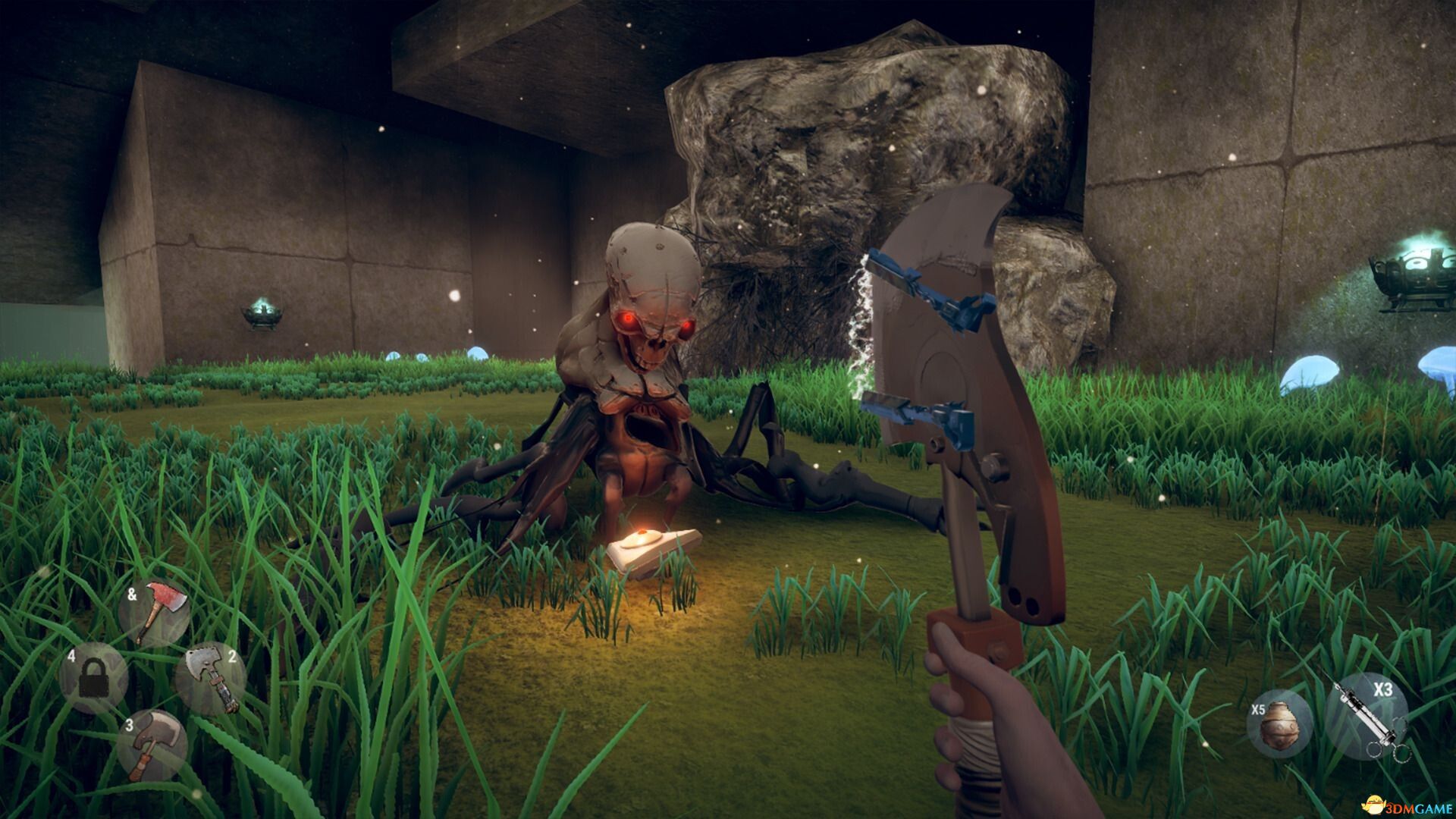Use the clay pot item

[1279, 723]
